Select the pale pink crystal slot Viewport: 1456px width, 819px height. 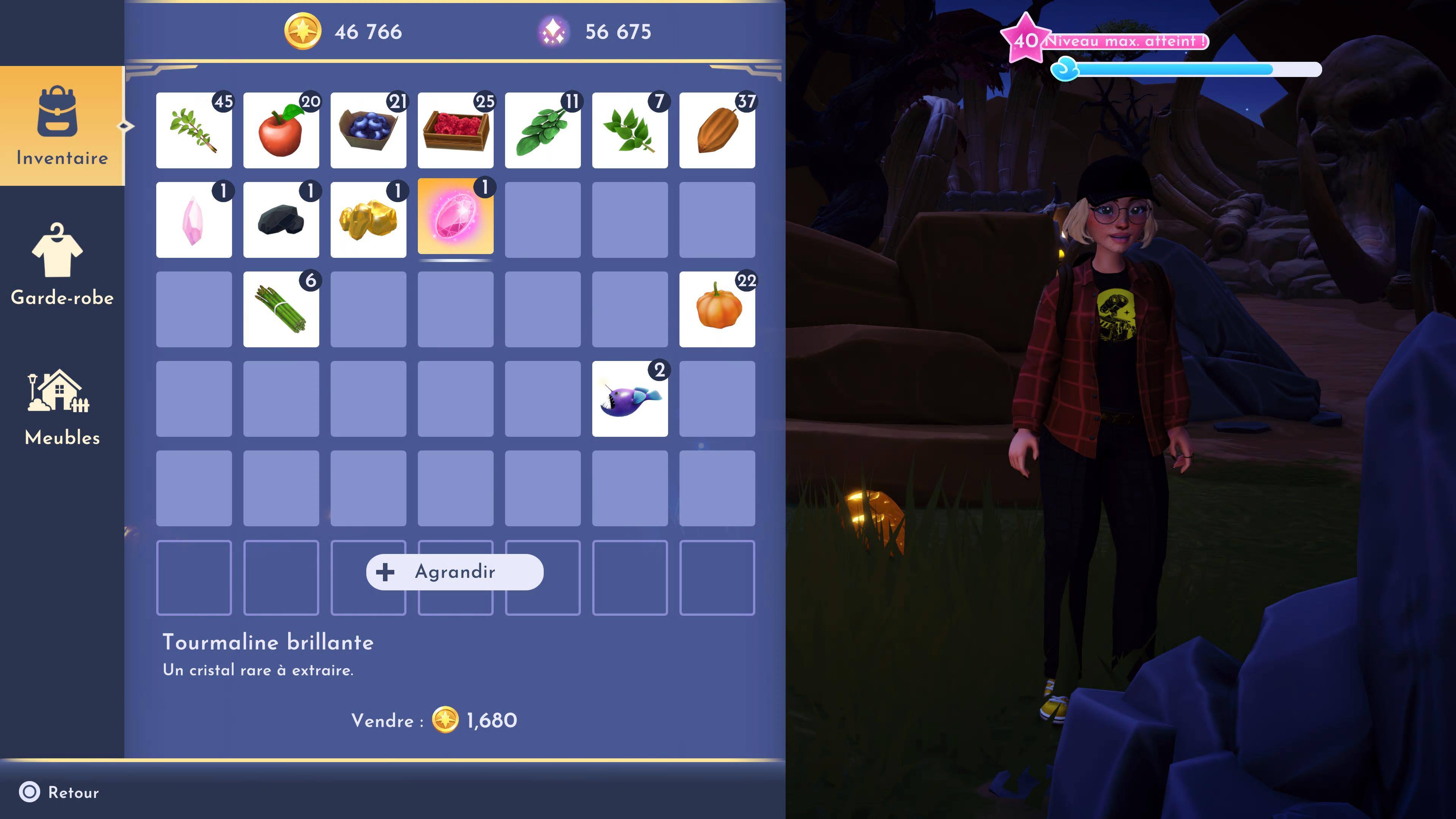coord(194,220)
